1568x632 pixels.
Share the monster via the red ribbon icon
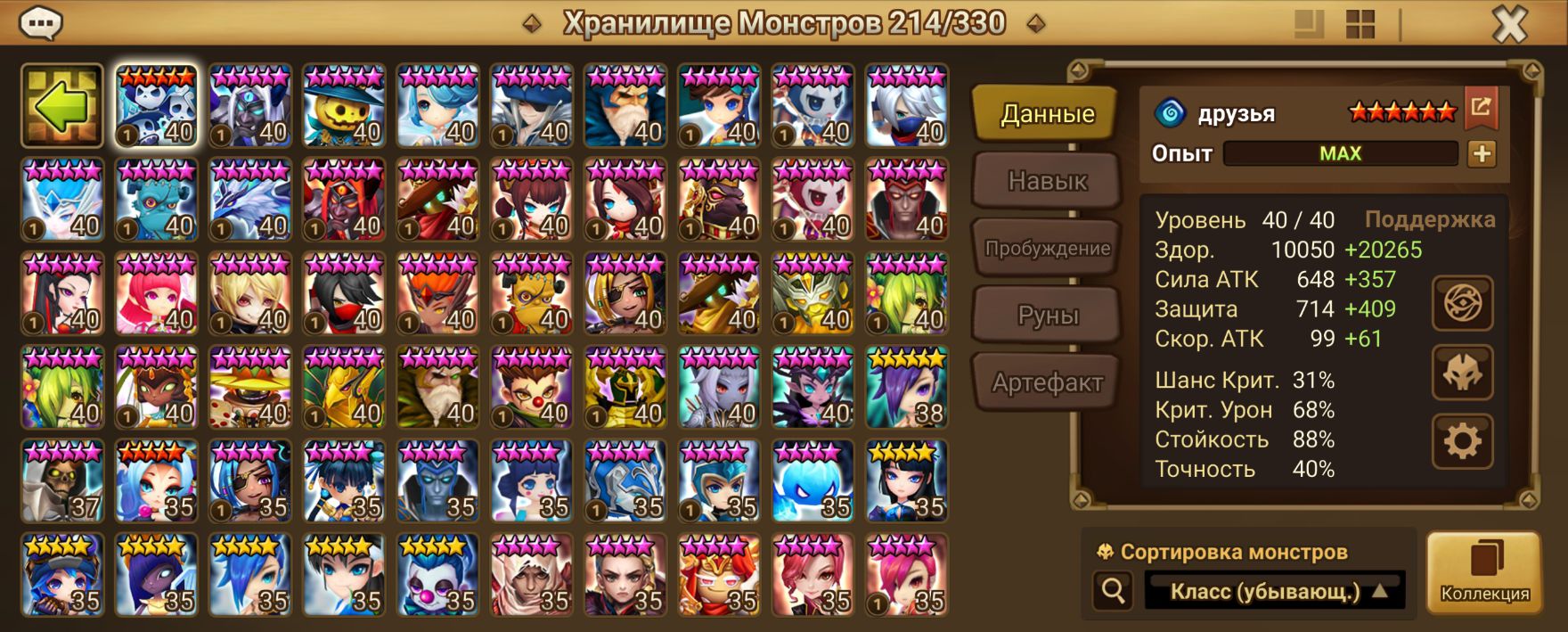[1481, 108]
